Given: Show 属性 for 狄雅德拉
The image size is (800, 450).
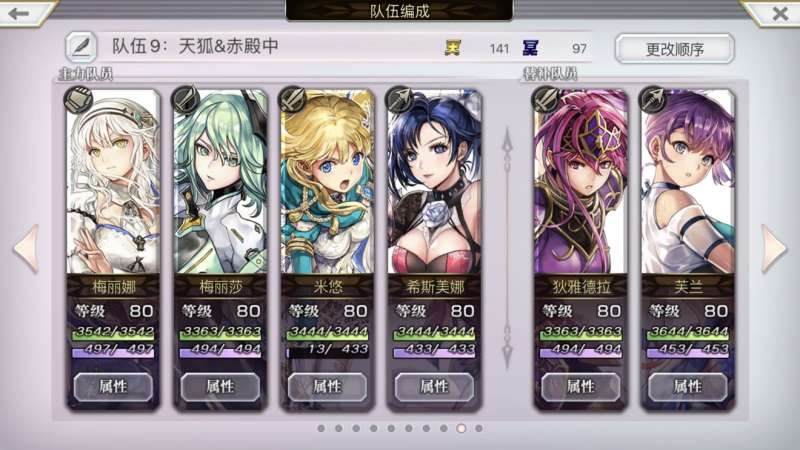Looking at the screenshot, I should pos(581,386).
